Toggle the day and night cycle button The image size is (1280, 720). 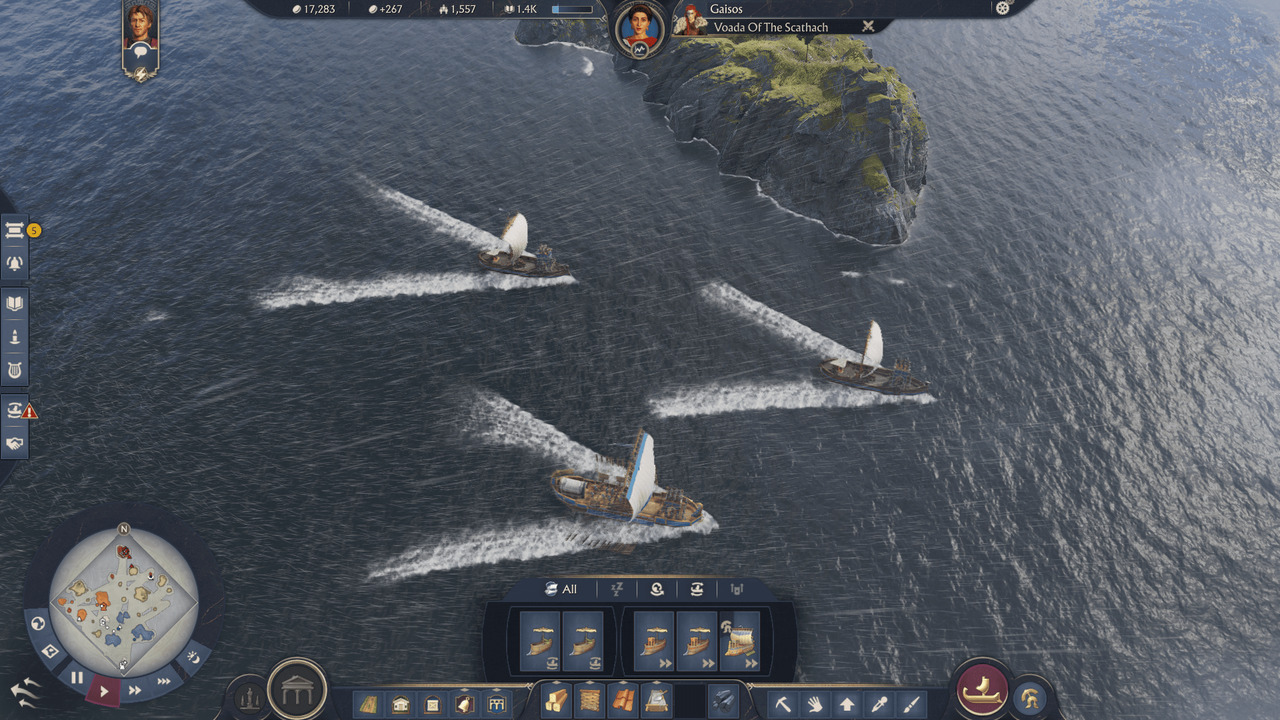point(194,657)
